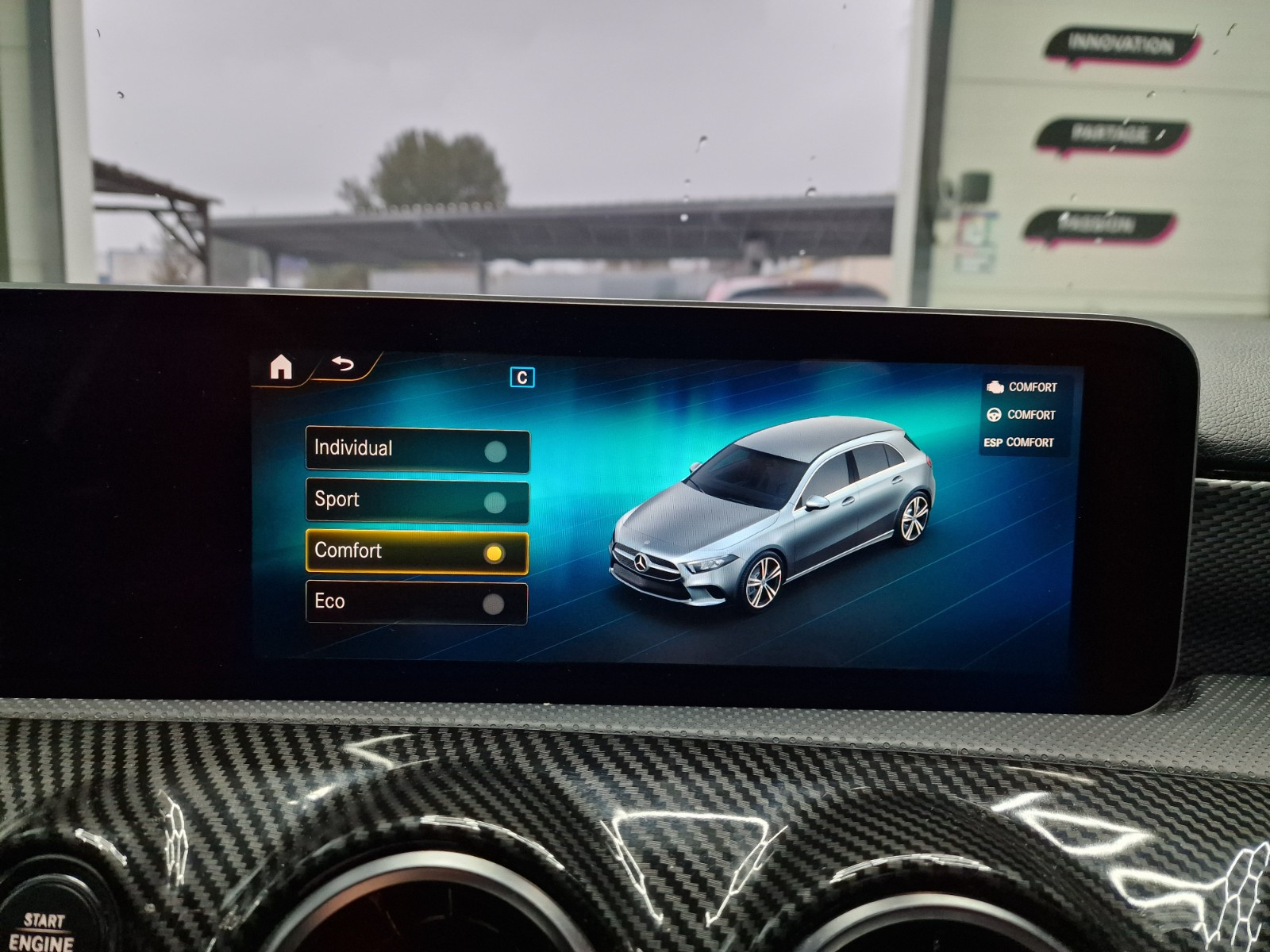Select the Individual drive mode

pyautogui.click(x=417, y=450)
